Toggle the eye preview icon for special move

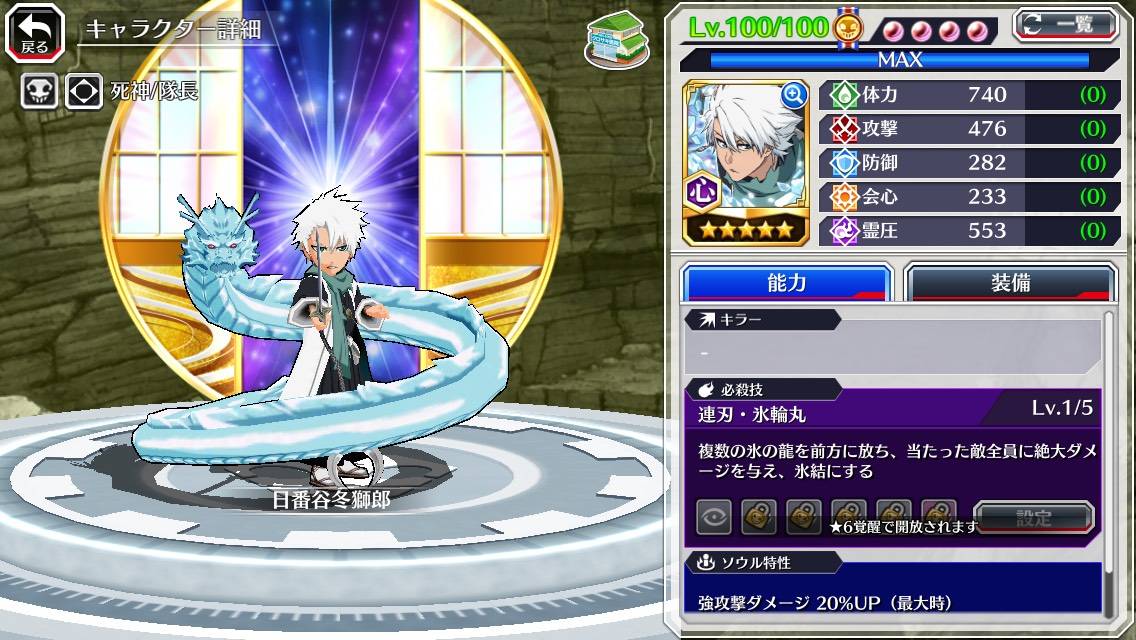[x=714, y=517]
